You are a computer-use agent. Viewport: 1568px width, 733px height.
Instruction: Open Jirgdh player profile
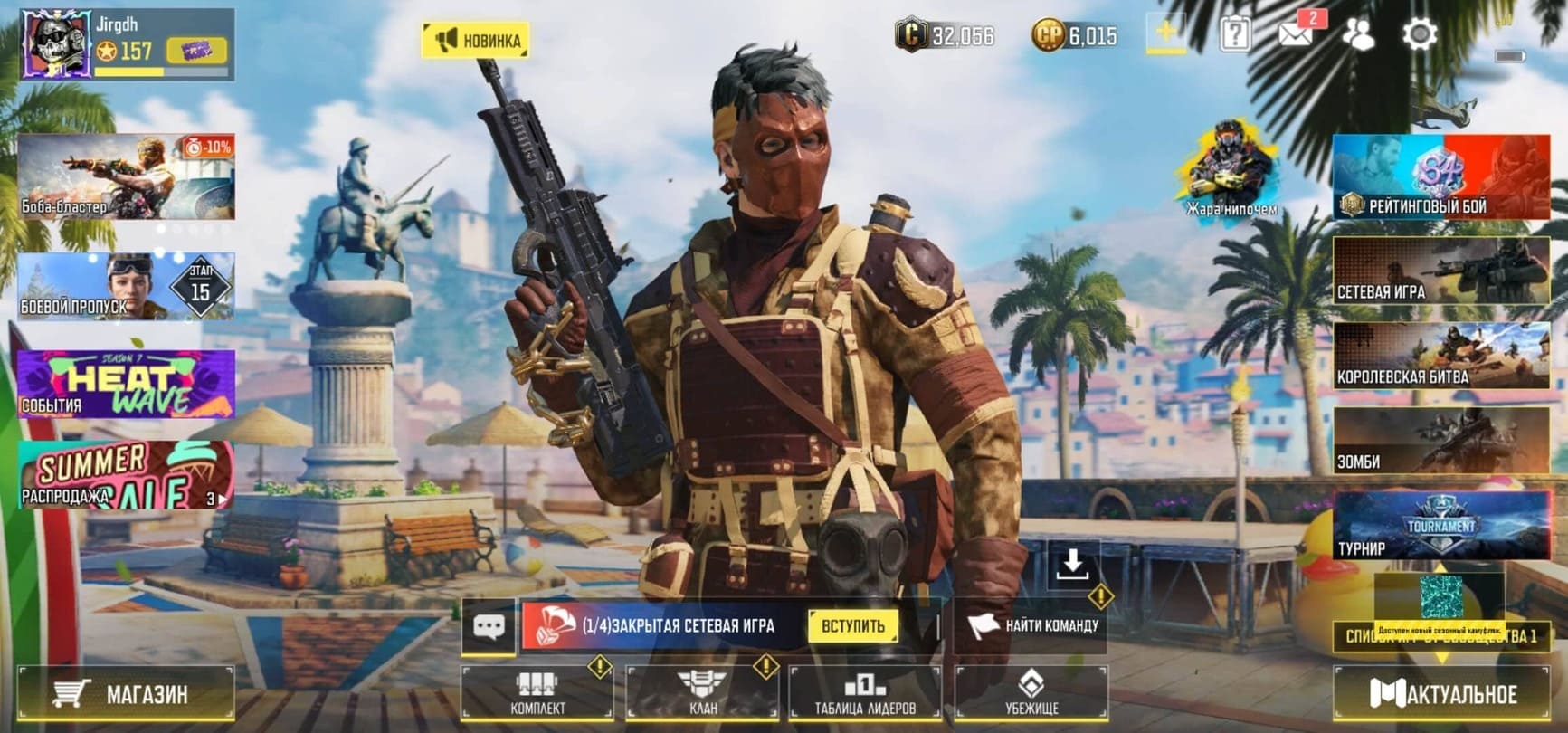click(56, 43)
